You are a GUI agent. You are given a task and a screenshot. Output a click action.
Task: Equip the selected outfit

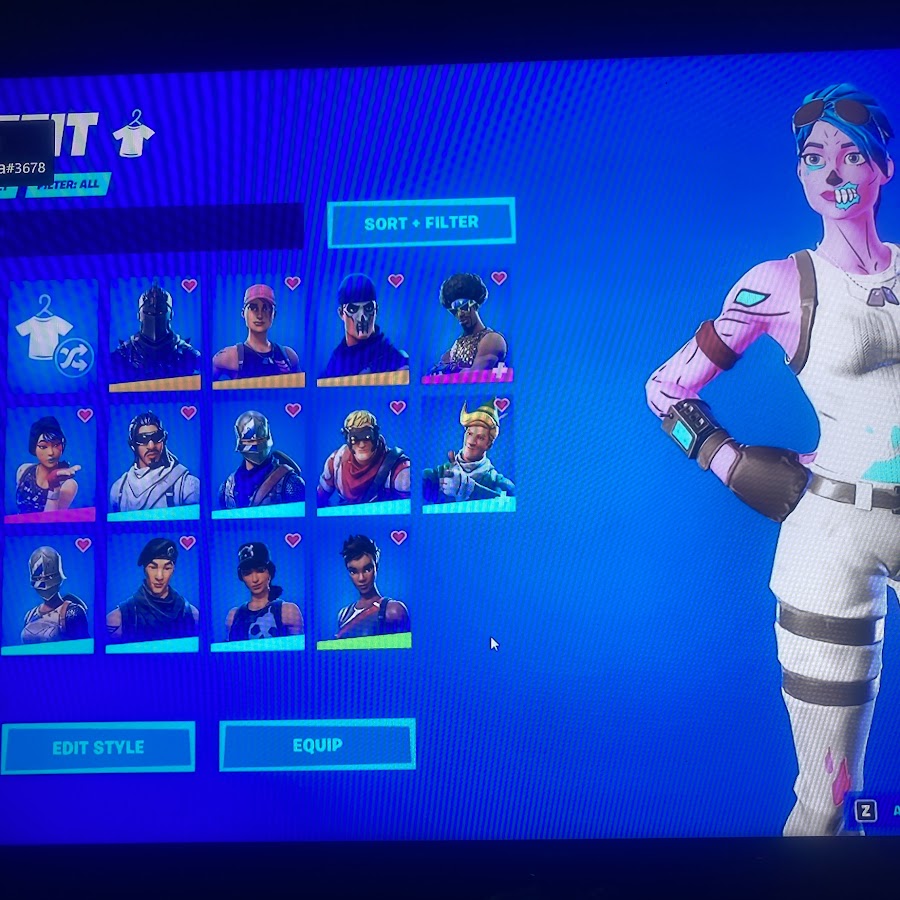317,745
